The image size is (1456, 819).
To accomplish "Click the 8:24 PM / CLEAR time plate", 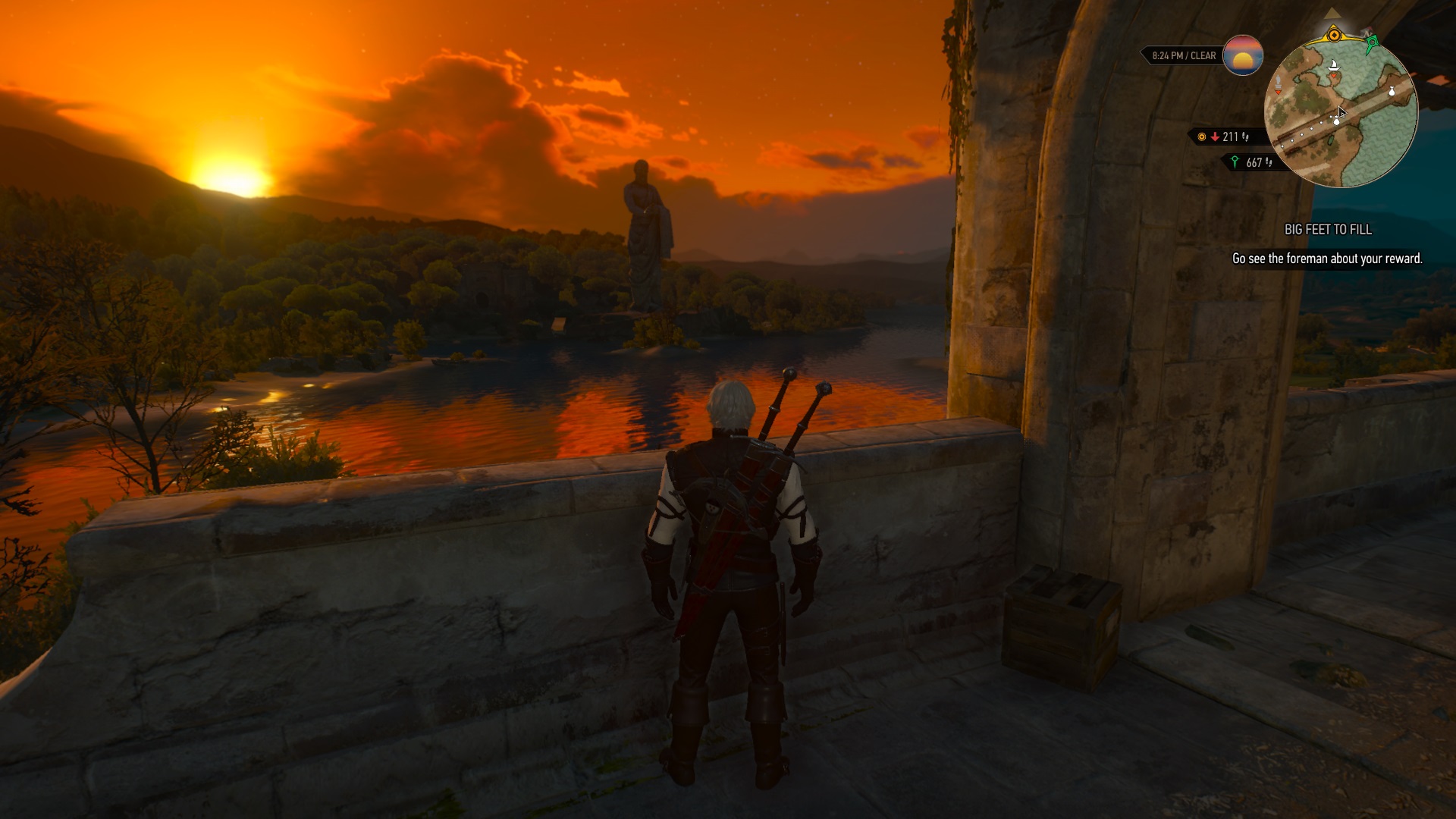I will pos(1182,55).
